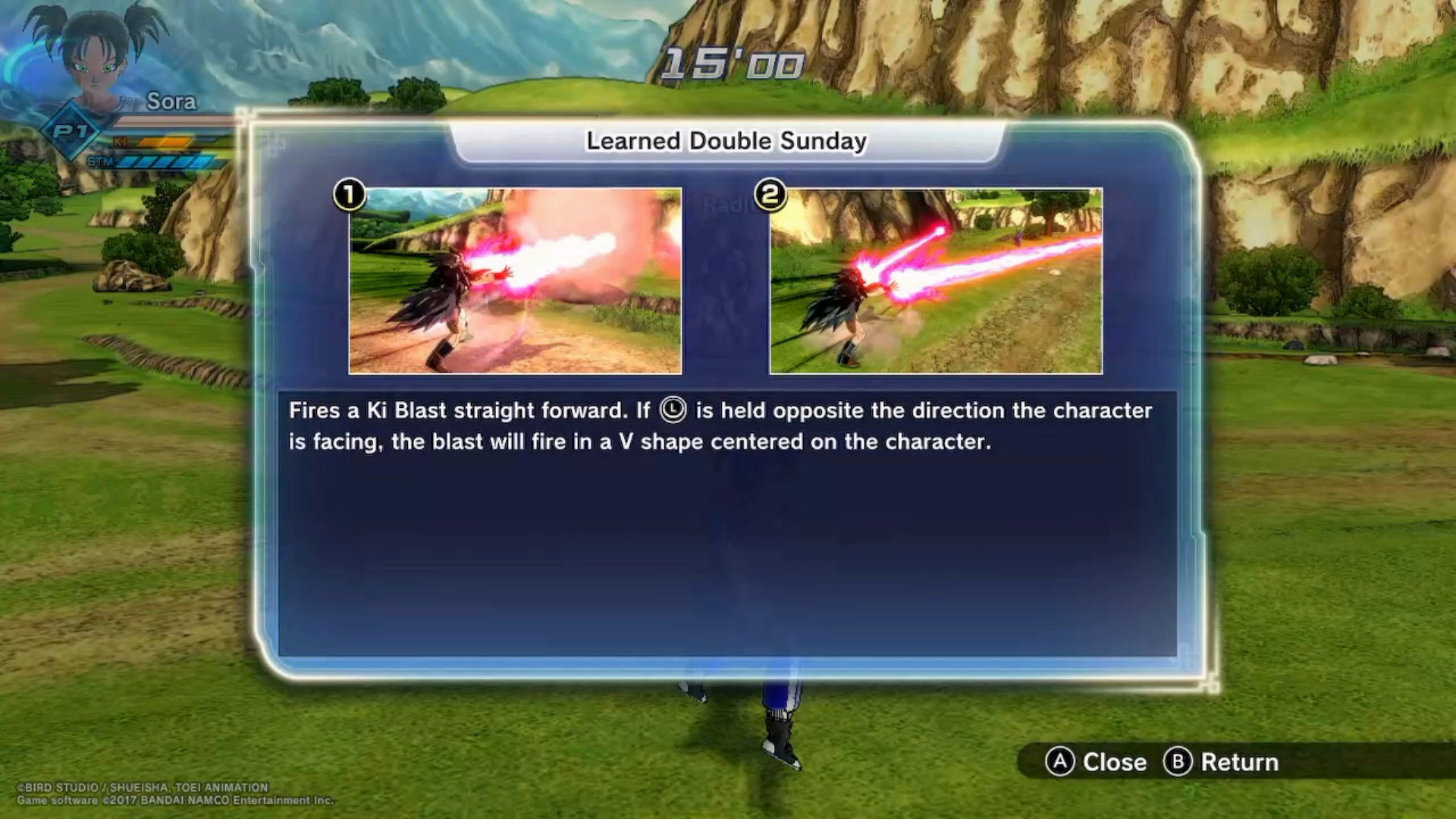The width and height of the screenshot is (1456, 819).
Task: Close the Learned Double Sunday dialog
Action: [x=1096, y=761]
